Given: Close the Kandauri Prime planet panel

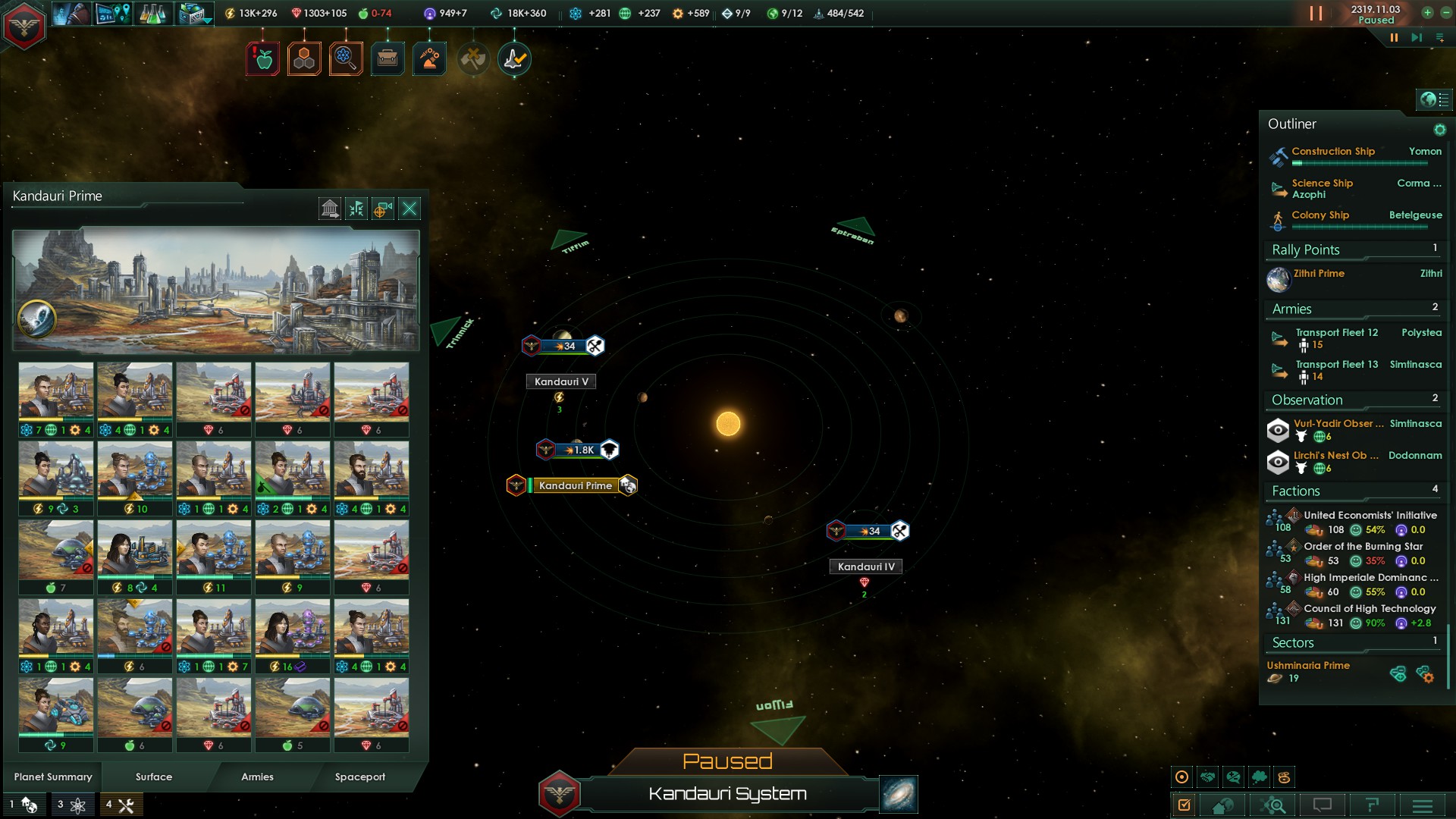Looking at the screenshot, I should [x=409, y=209].
